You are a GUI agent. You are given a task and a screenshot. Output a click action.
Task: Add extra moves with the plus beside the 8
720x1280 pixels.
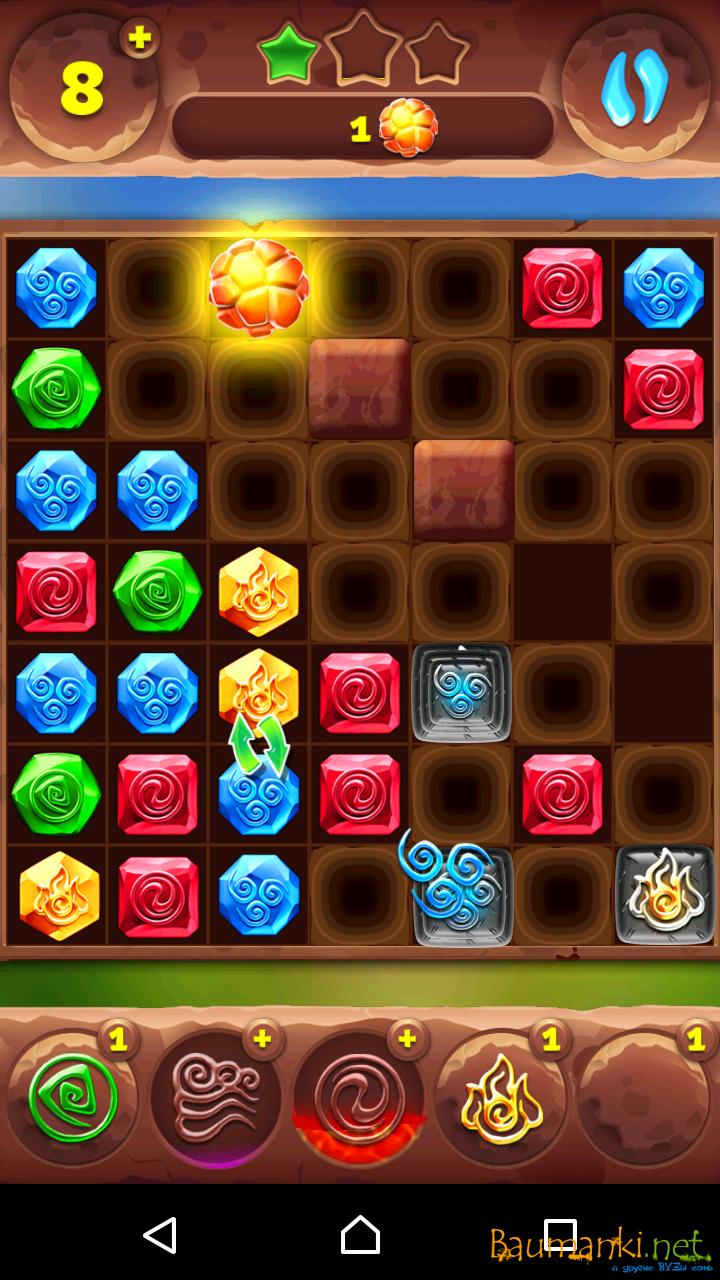click(140, 38)
